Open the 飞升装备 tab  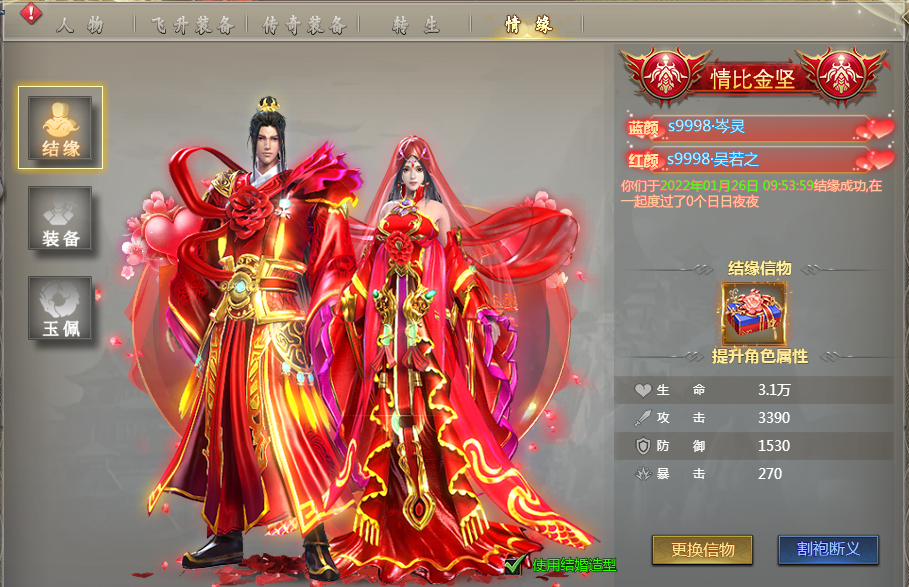point(192,25)
